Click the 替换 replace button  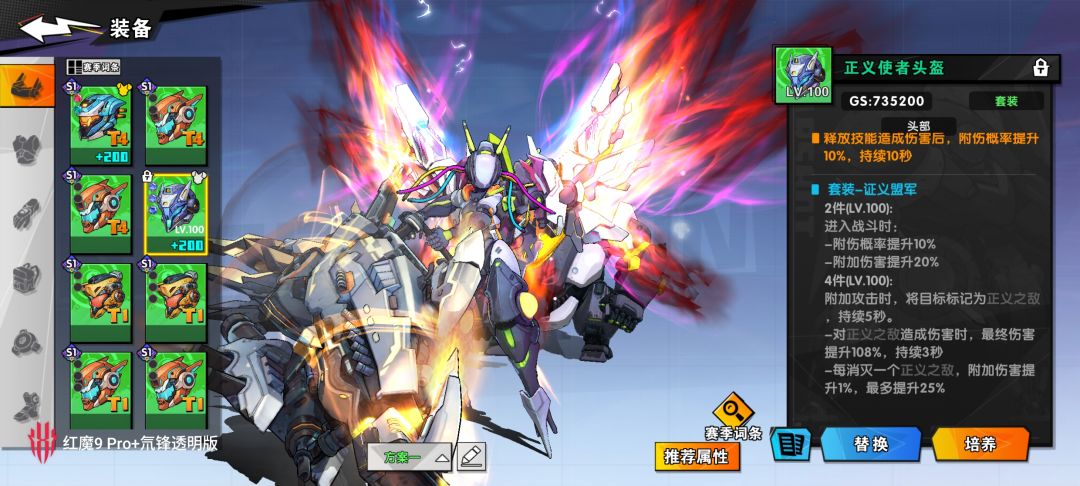870,444
